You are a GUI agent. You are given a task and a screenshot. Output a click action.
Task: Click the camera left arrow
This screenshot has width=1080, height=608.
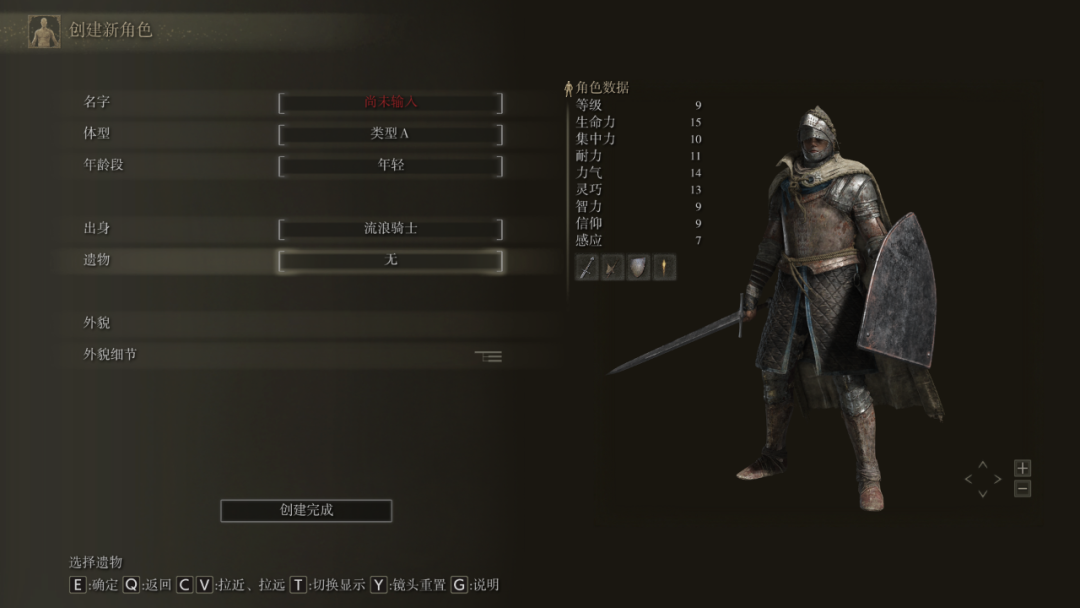tap(968, 480)
